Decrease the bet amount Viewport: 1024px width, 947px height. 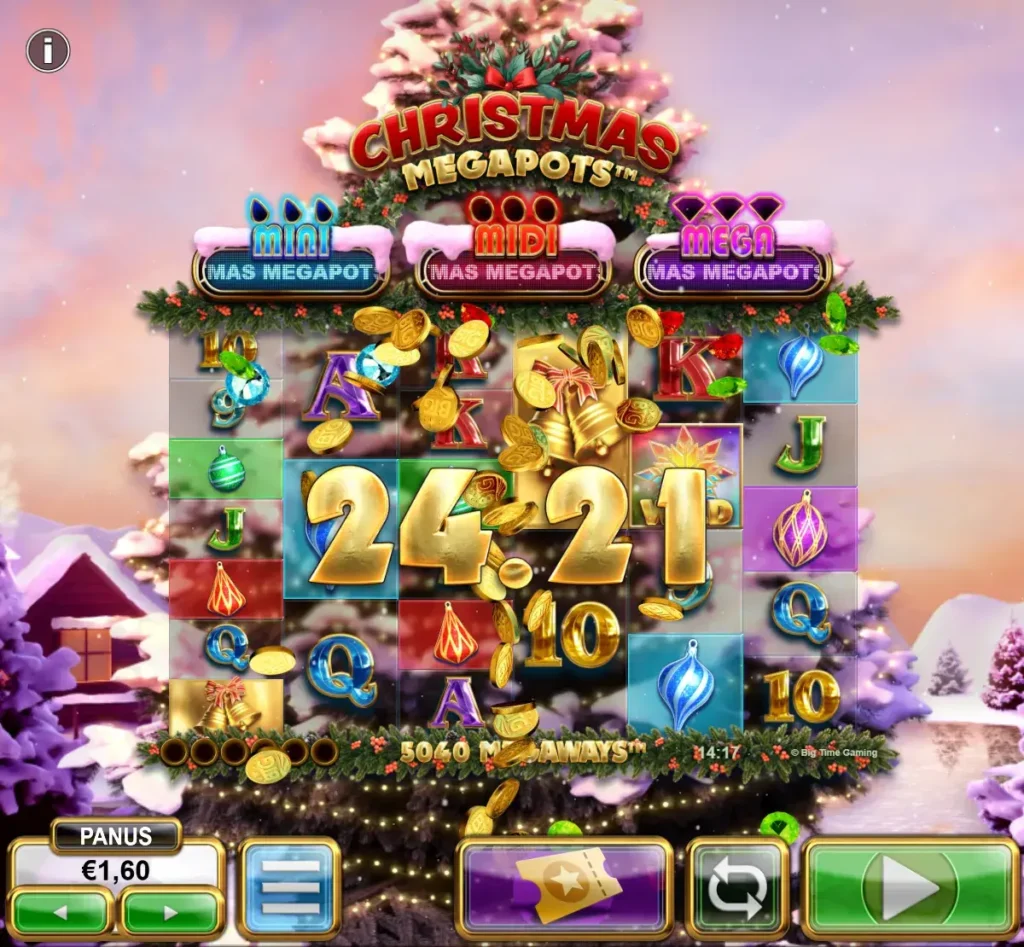click(62, 911)
